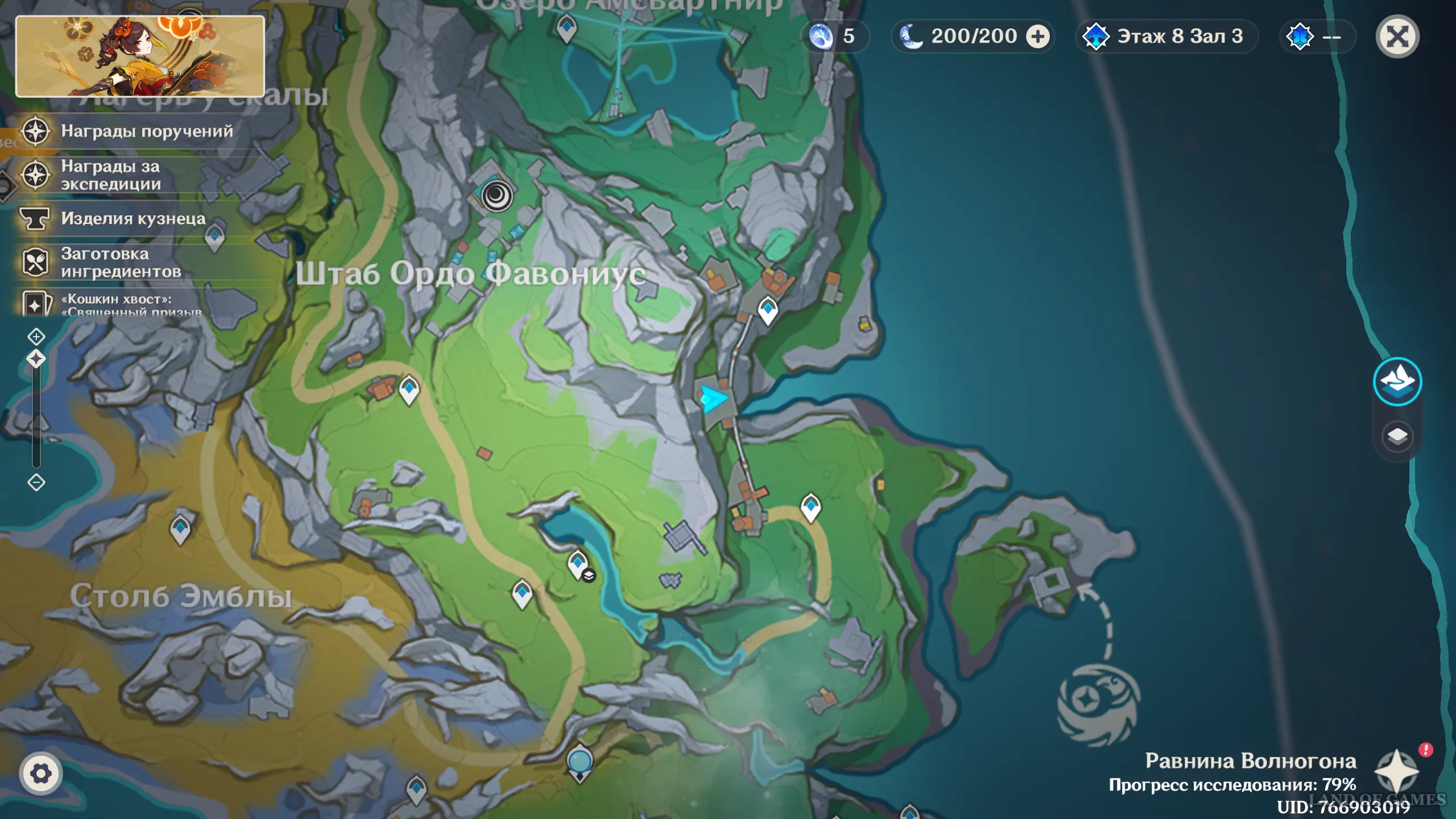Zoom out the map with the minus button
This screenshot has width=1456, height=819.
pos(36,483)
